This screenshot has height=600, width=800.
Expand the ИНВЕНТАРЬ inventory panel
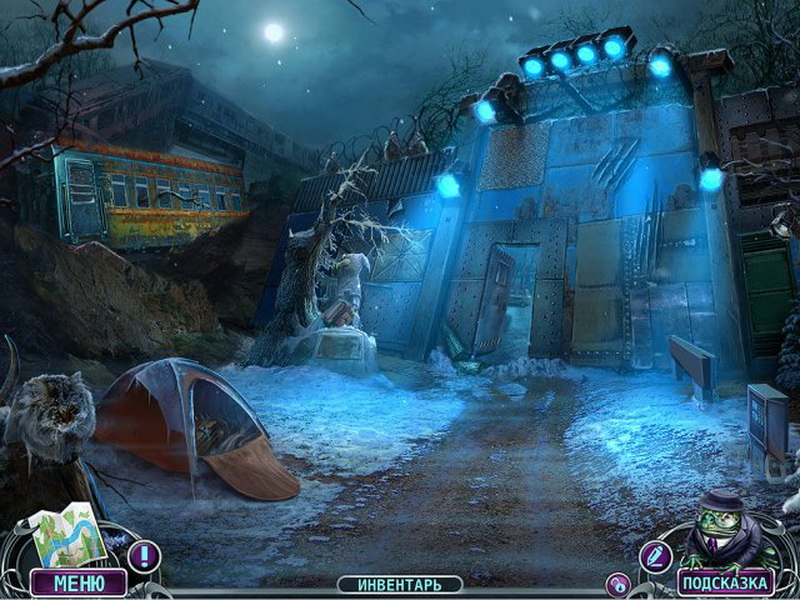point(399,584)
